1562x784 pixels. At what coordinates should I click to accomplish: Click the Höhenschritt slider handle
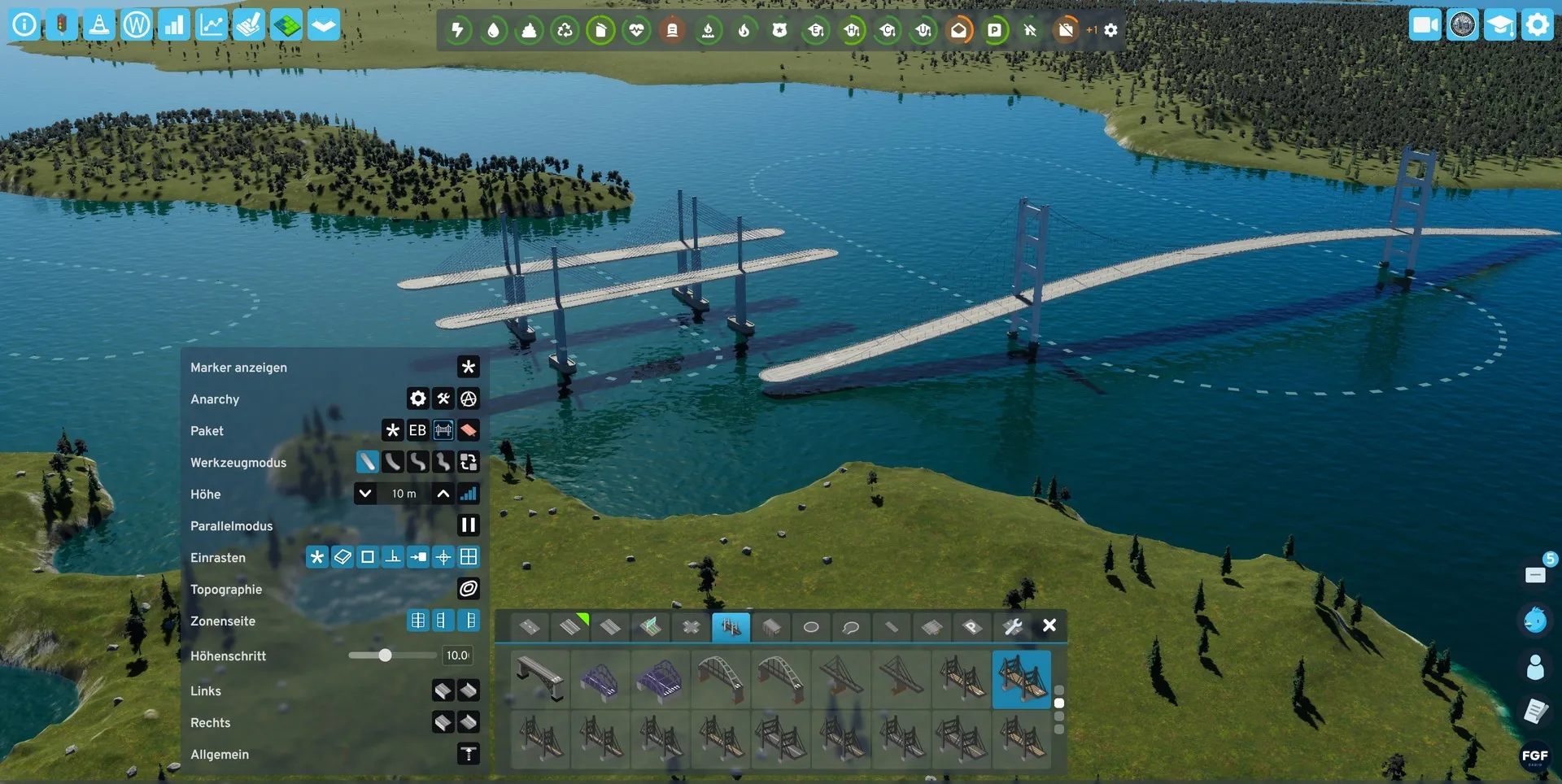coord(385,656)
